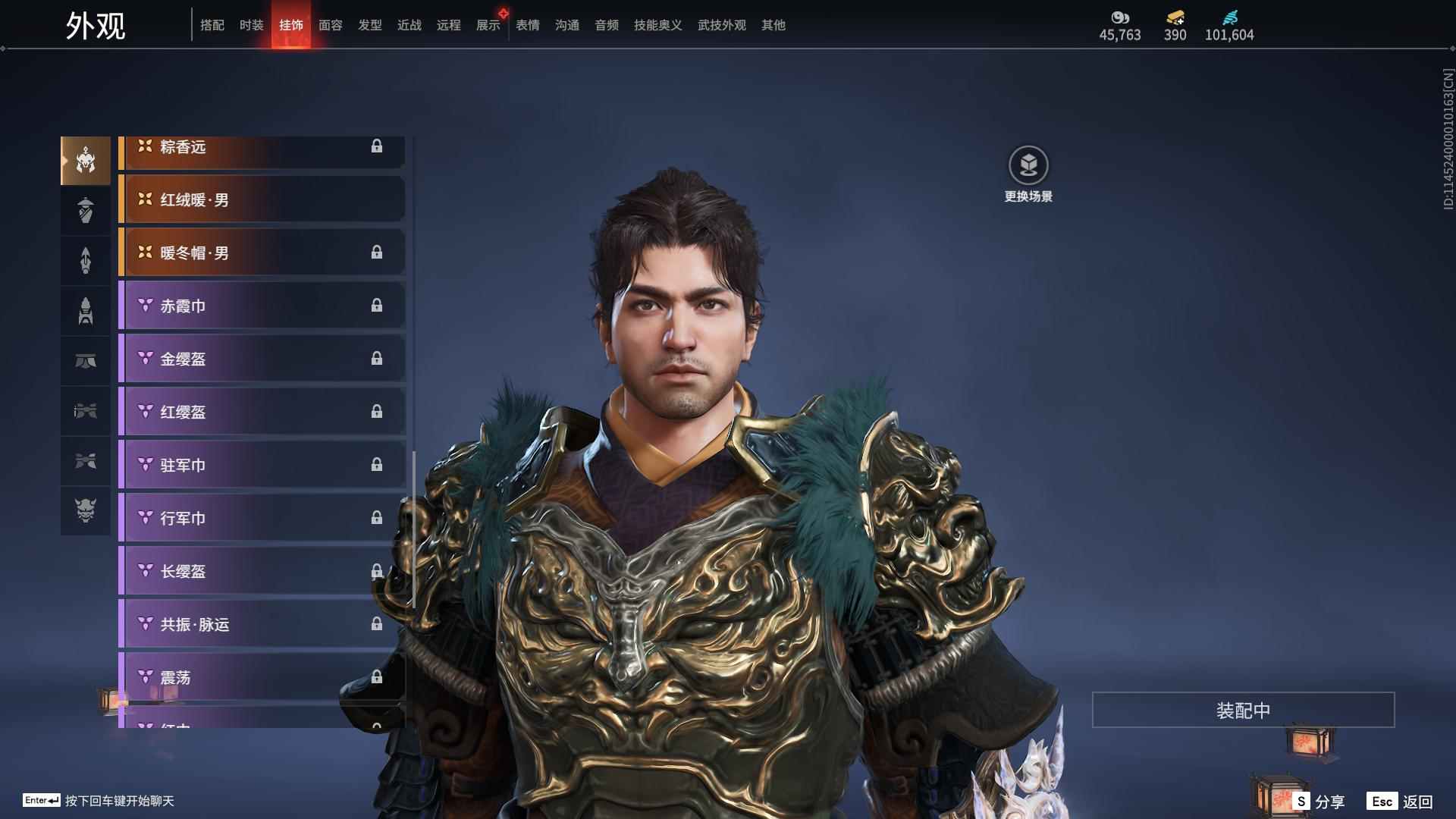Switch to the 武技外观 tab
Image resolution: width=1456 pixels, height=819 pixels.
click(722, 25)
